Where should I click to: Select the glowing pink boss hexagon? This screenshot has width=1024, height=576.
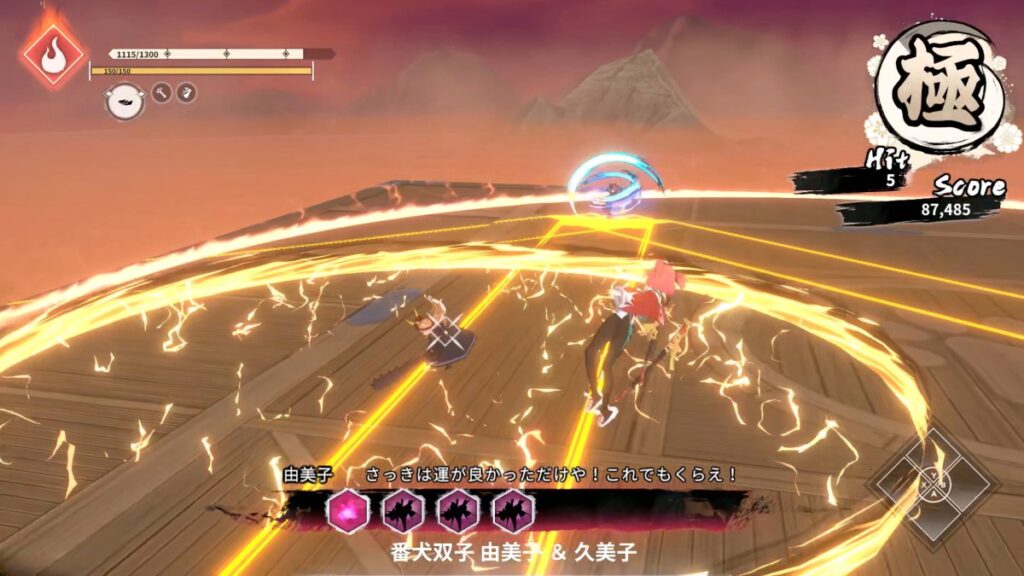click(x=349, y=512)
